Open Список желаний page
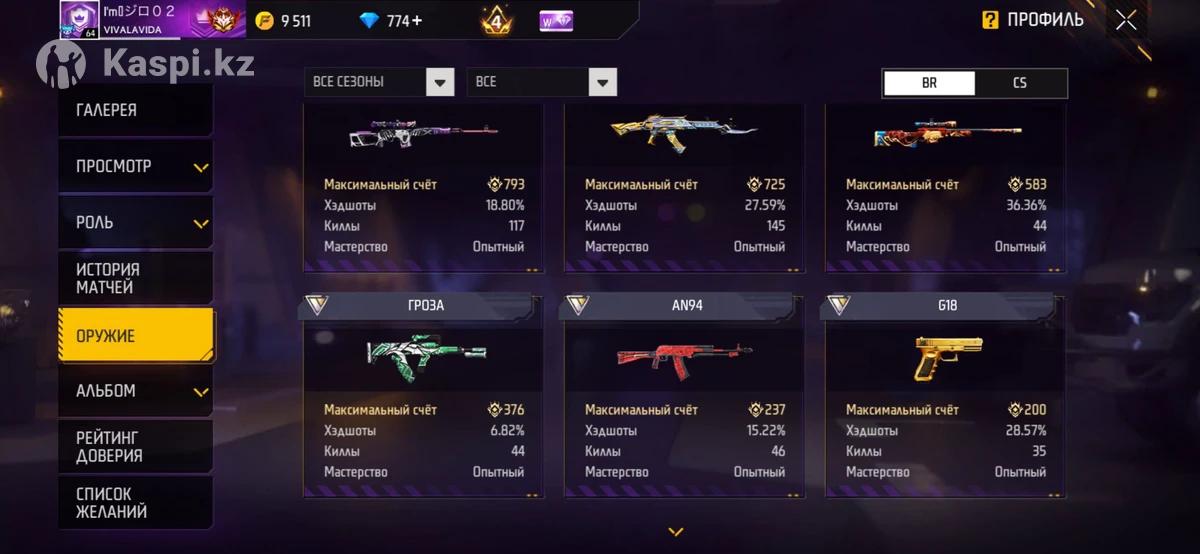This screenshot has height=554, width=1200. click(x=135, y=503)
